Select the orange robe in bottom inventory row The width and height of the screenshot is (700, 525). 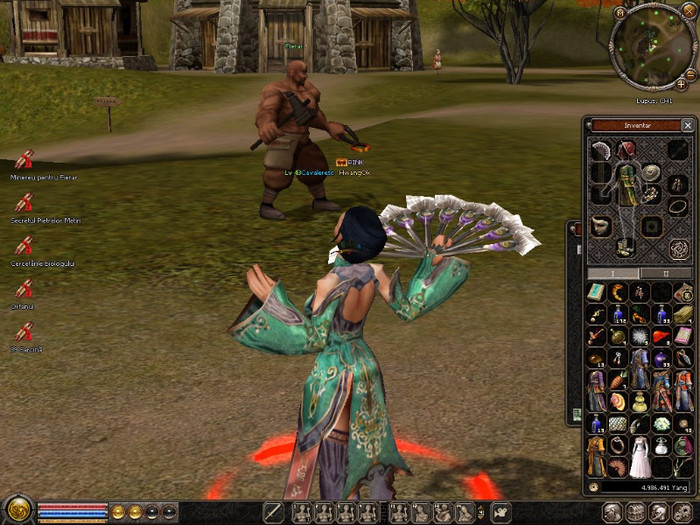point(596,460)
